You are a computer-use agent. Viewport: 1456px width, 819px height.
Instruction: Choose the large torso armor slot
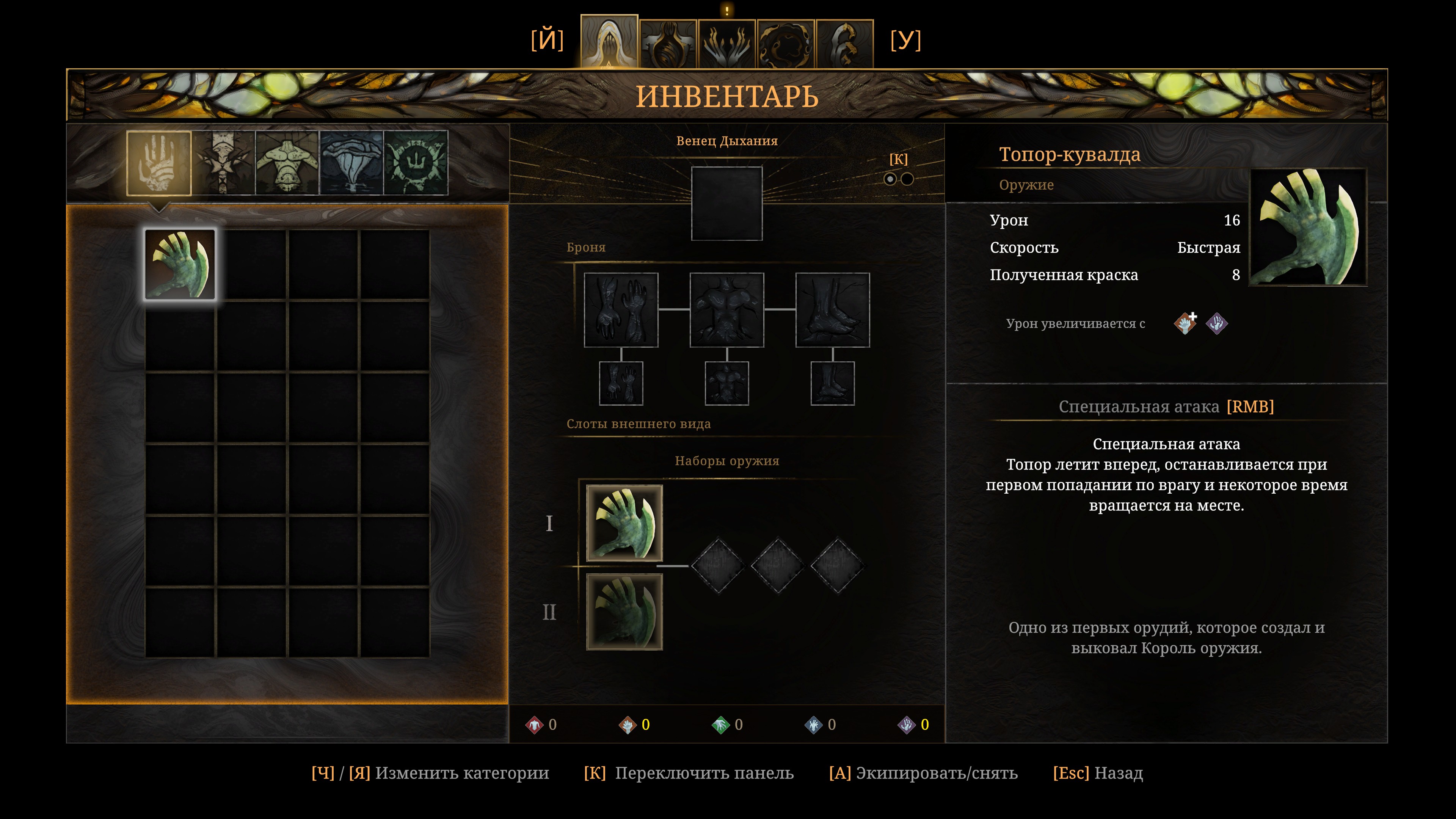click(727, 310)
